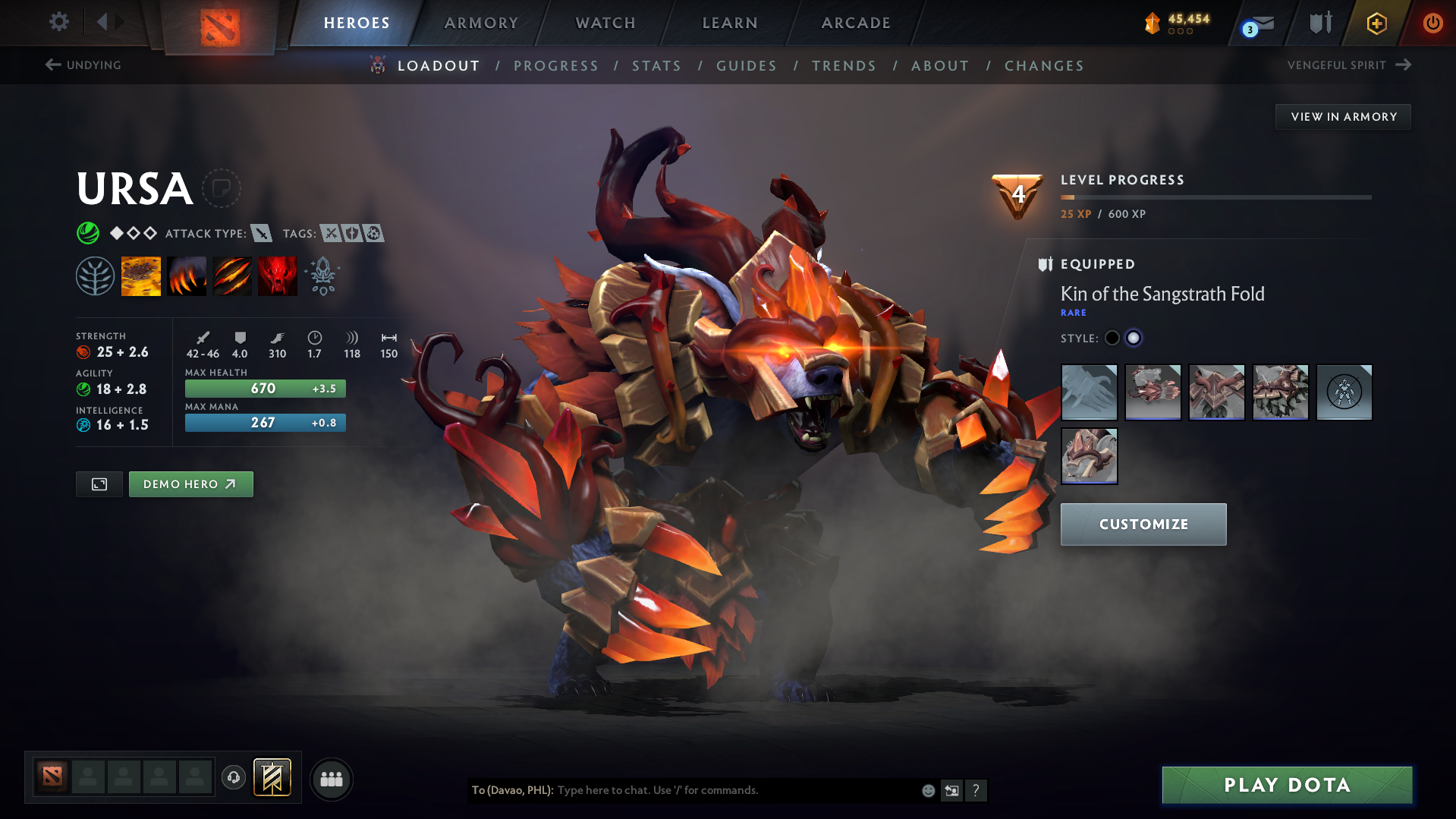The image size is (1456, 819).
Task: Go to previous hero Undying
Action: pos(83,65)
